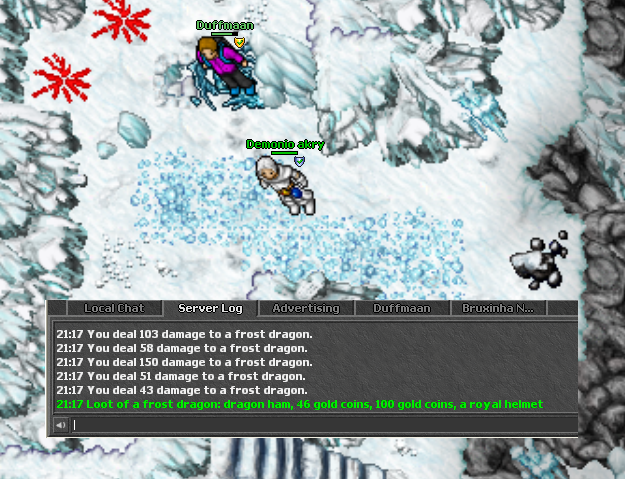
Task: Click the speaker icon beside chat input
Action: 61,425
